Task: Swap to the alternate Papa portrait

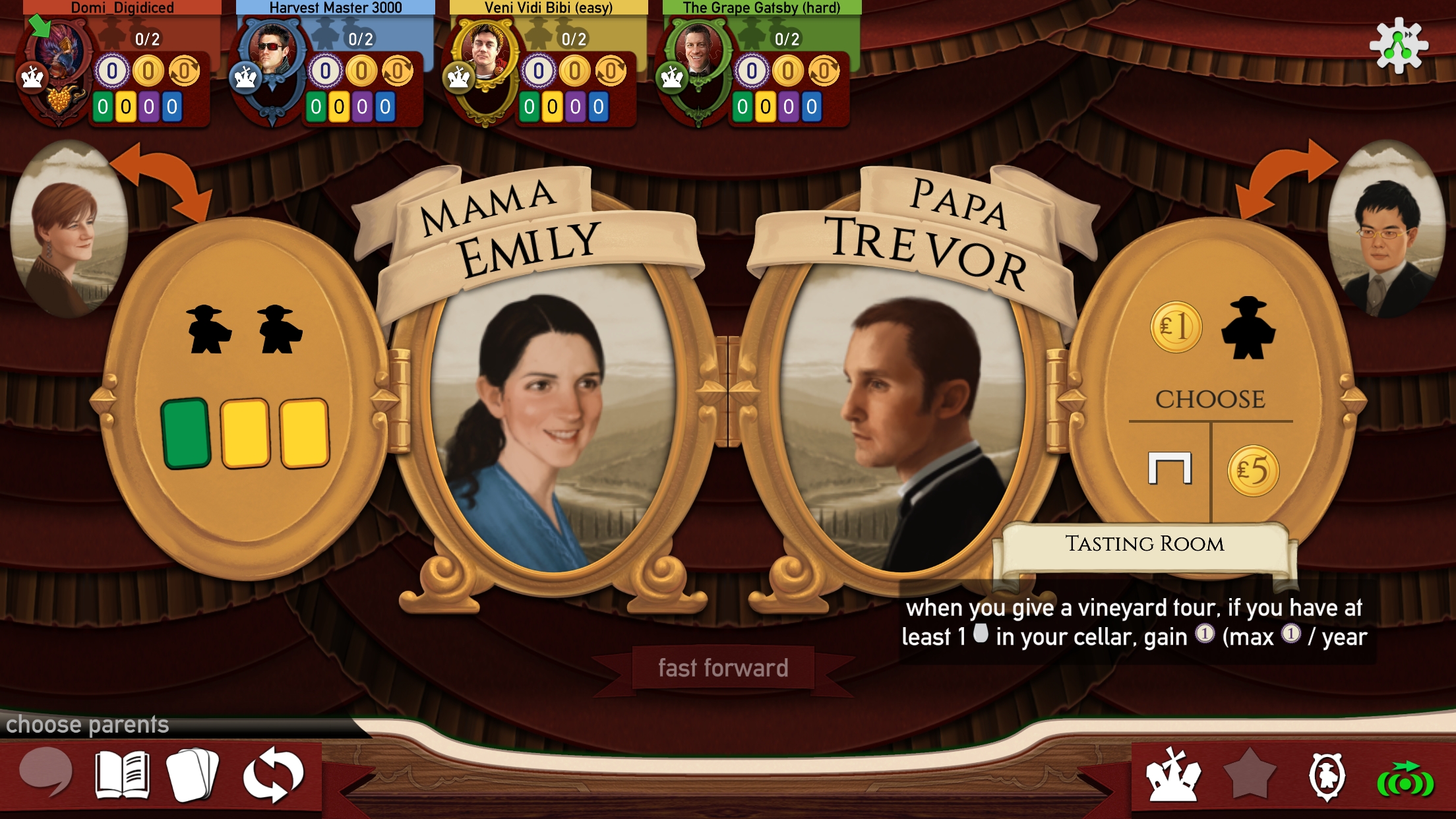Action: tap(1385, 228)
